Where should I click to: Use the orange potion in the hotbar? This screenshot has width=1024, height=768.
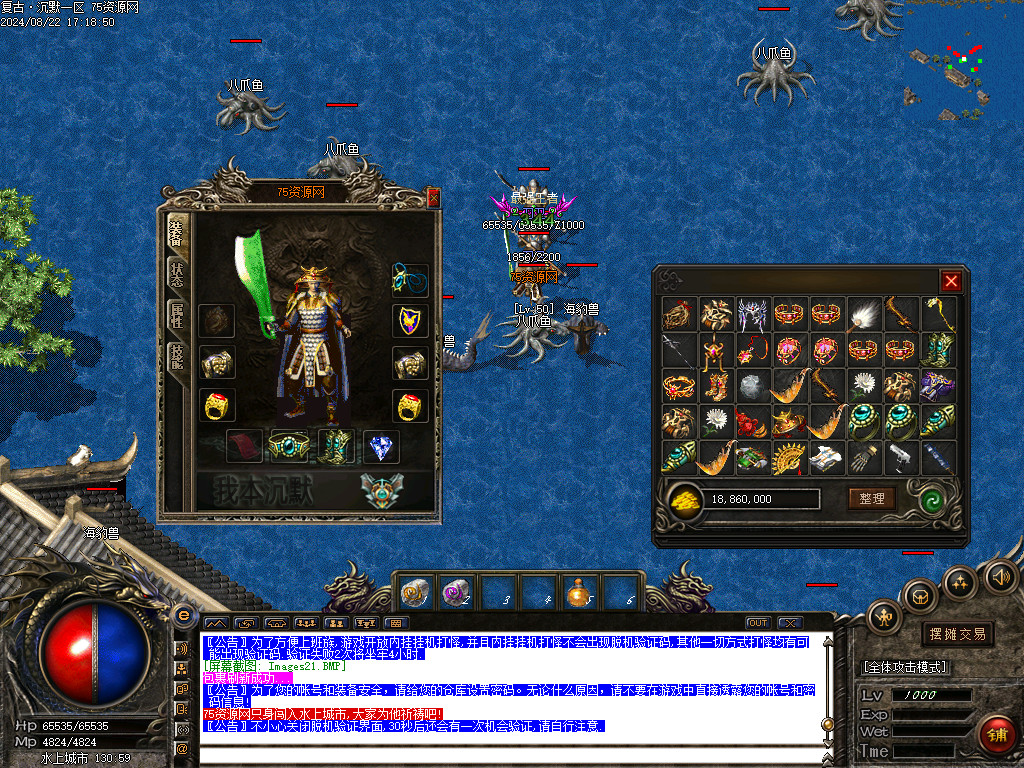(x=577, y=593)
